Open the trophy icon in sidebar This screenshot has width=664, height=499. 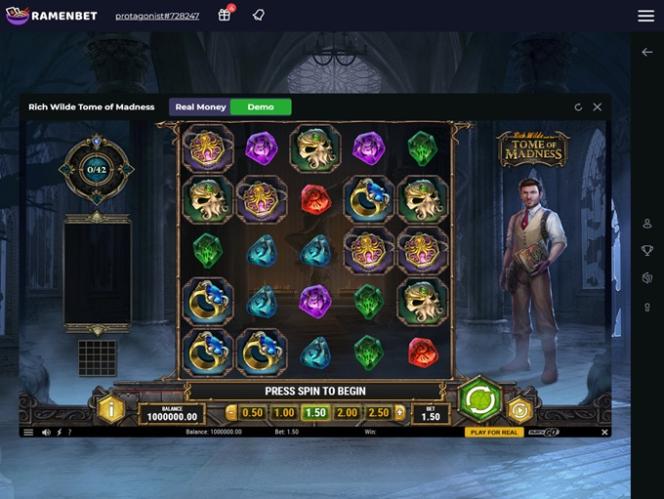647,251
